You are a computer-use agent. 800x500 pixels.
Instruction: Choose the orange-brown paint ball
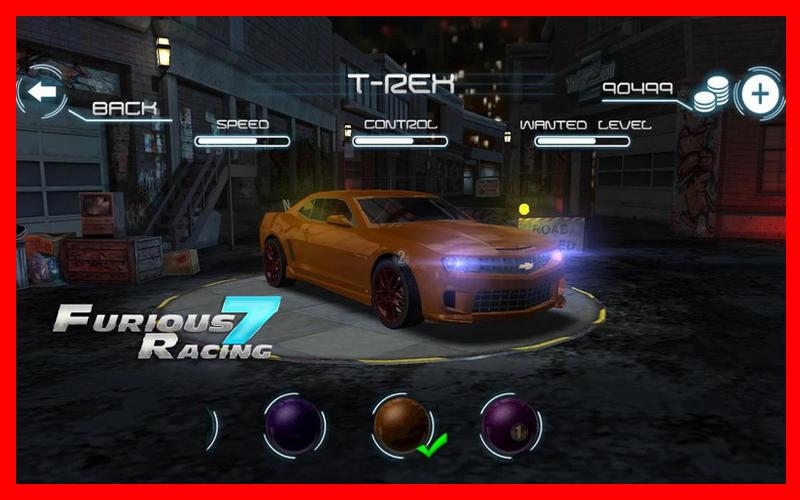(x=401, y=424)
